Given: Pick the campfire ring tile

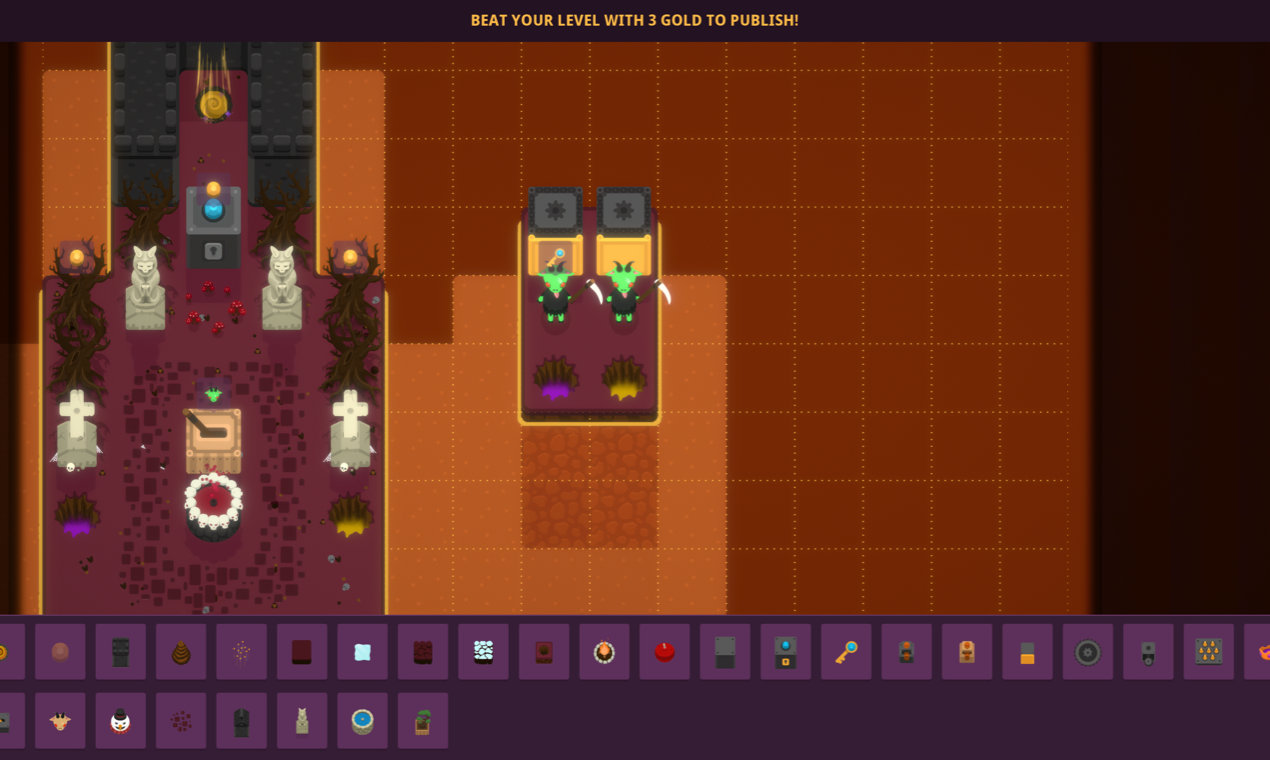Looking at the screenshot, I should [x=604, y=652].
